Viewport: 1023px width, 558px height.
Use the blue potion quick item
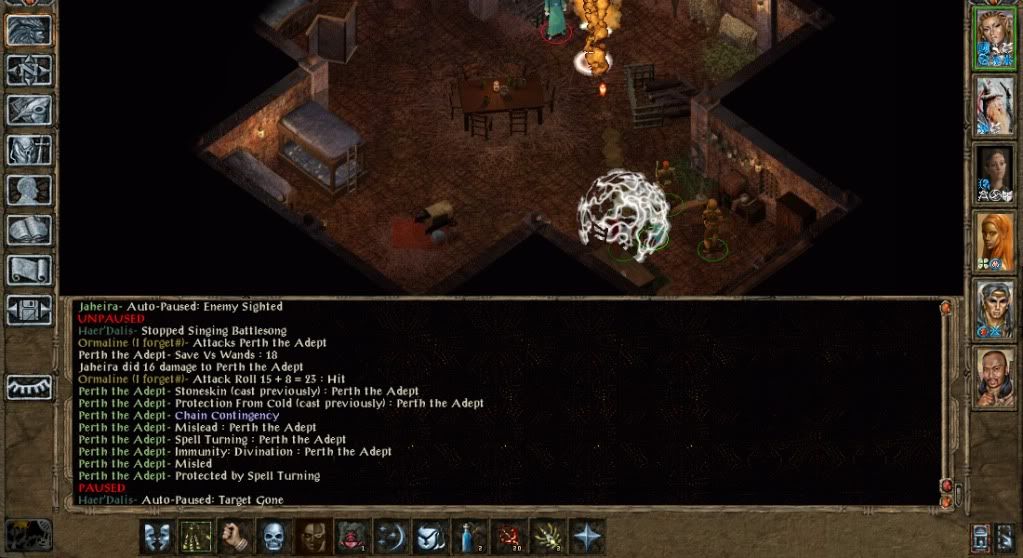pos(469,537)
